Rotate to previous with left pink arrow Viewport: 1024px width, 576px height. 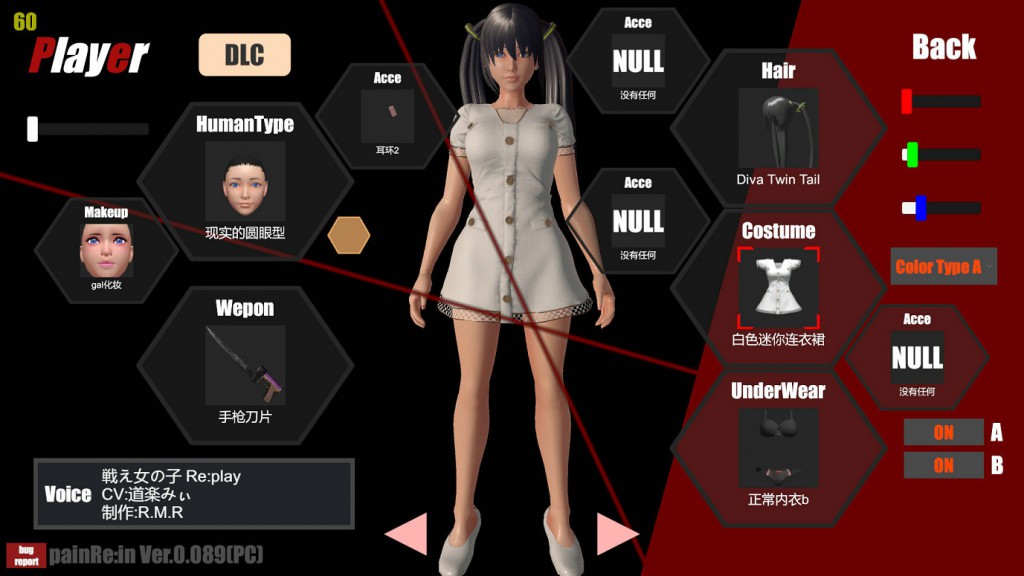pos(407,533)
